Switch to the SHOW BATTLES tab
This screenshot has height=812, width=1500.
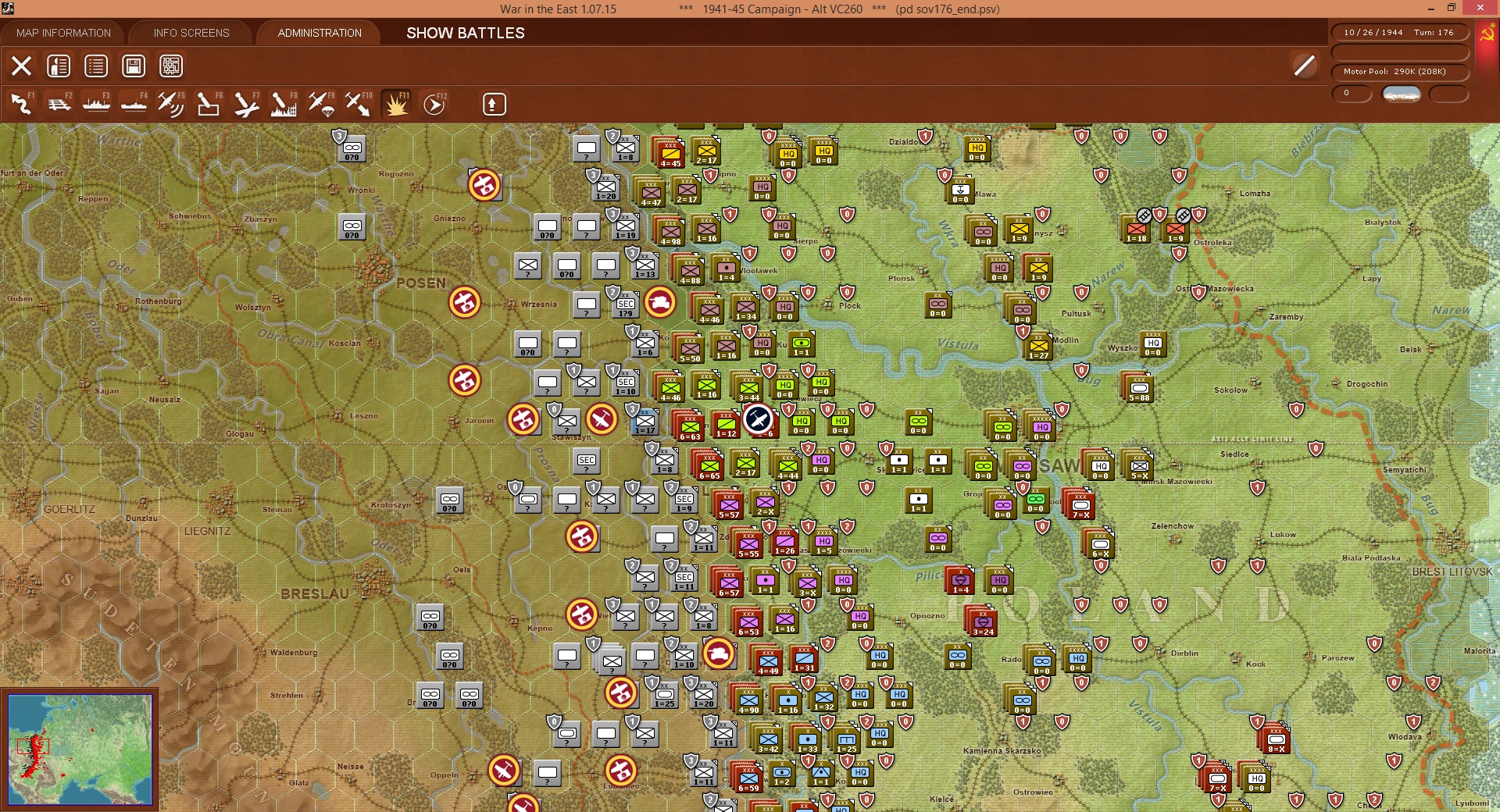tap(464, 34)
